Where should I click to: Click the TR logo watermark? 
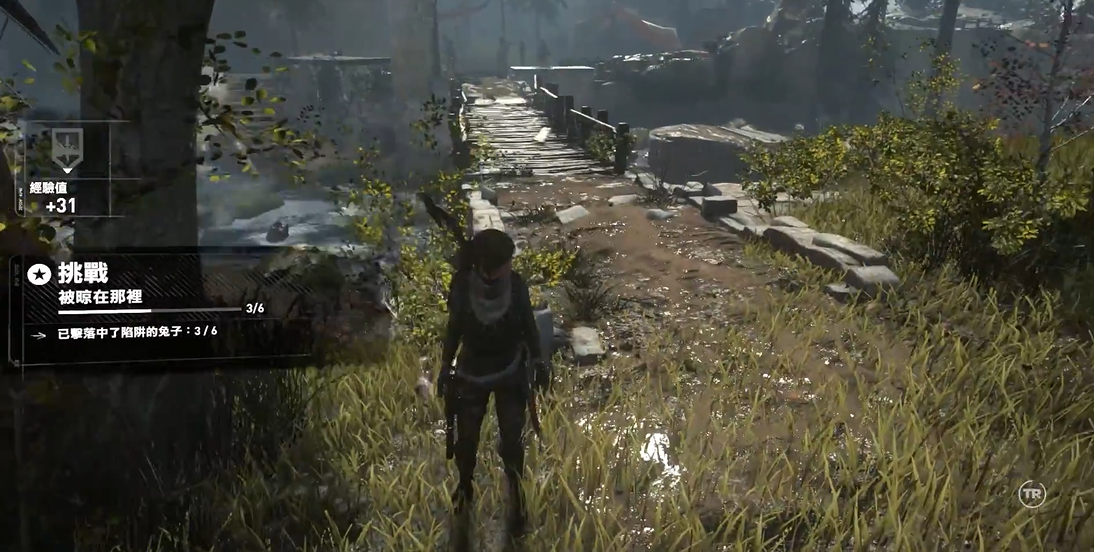tap(1031, 494)
